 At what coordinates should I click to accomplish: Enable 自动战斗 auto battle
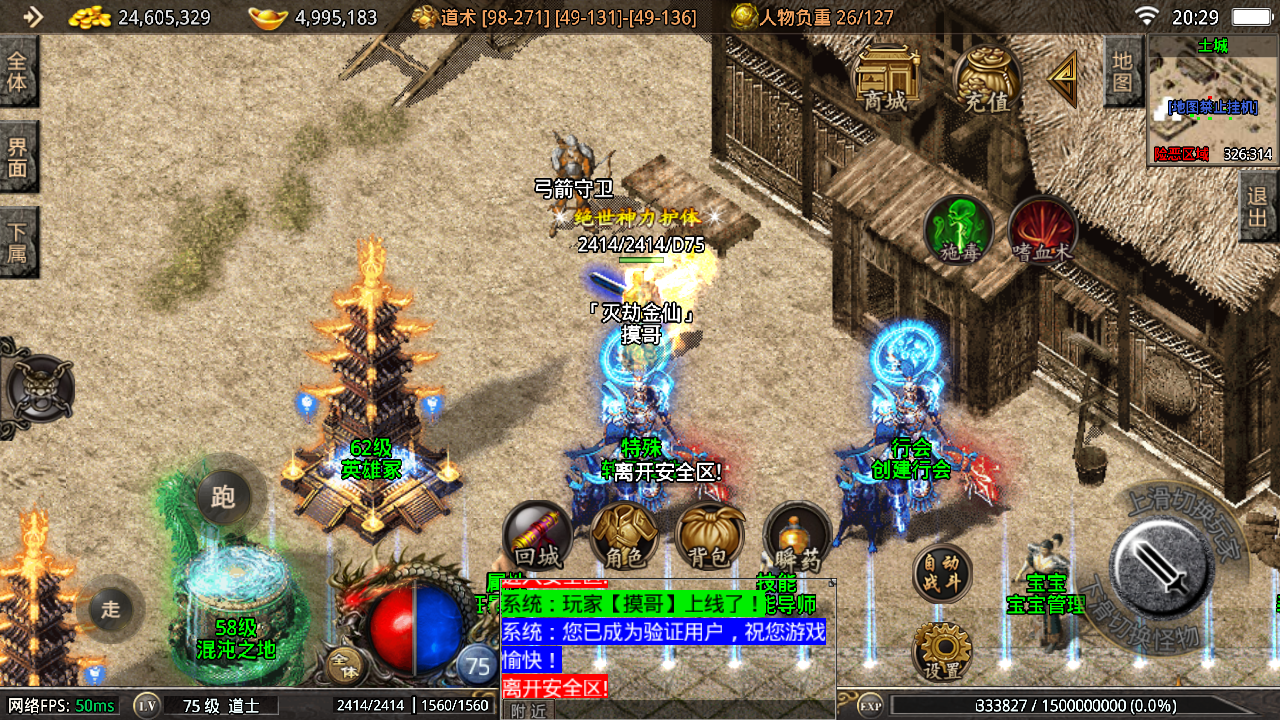pyautogui.click(x=942, y=574)
